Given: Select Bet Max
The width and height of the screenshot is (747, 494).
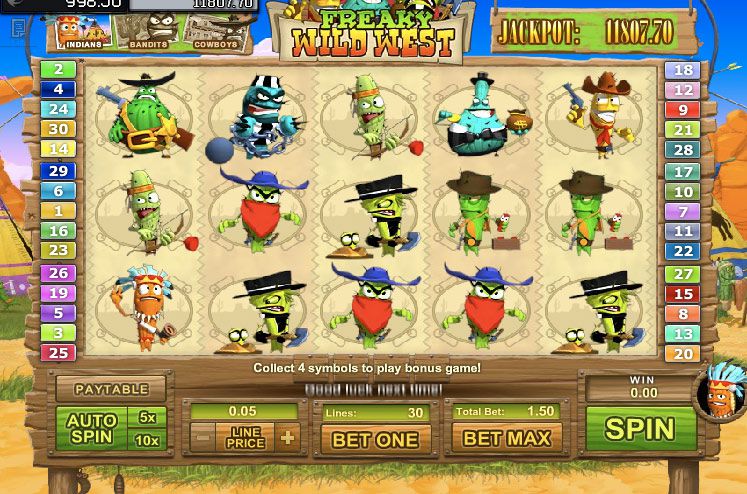Looking at the screenshot, I should (x=507, y=438).
